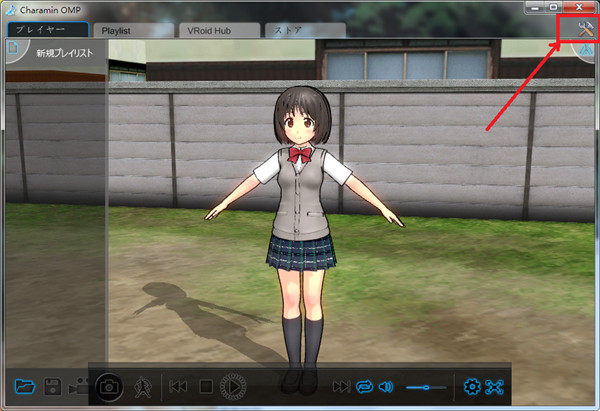600x411 pixels.
Task: Open settings with the blue gear icon
Action: coord(472,386)
